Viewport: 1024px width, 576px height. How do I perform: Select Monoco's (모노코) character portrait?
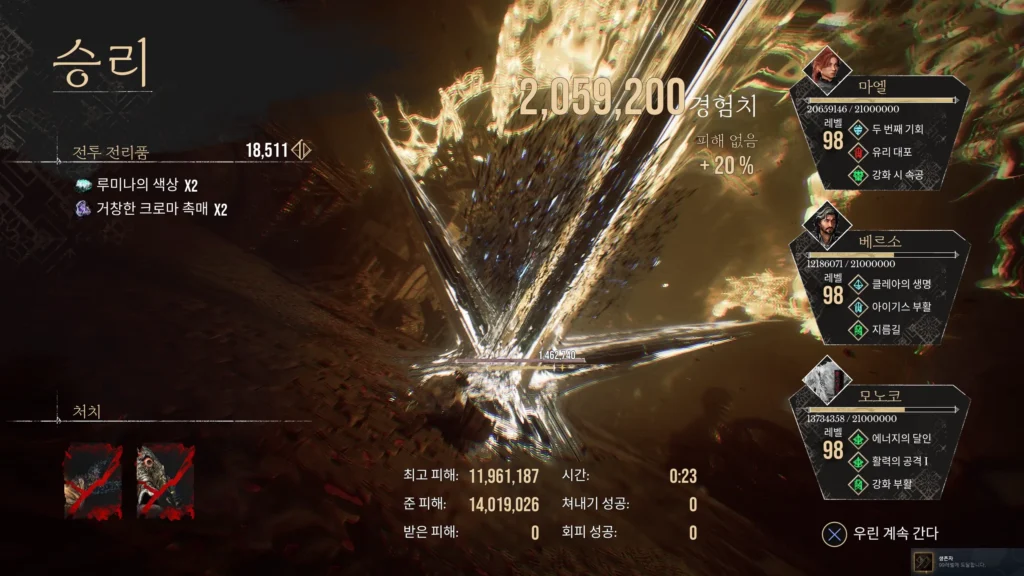click(827, 380)
